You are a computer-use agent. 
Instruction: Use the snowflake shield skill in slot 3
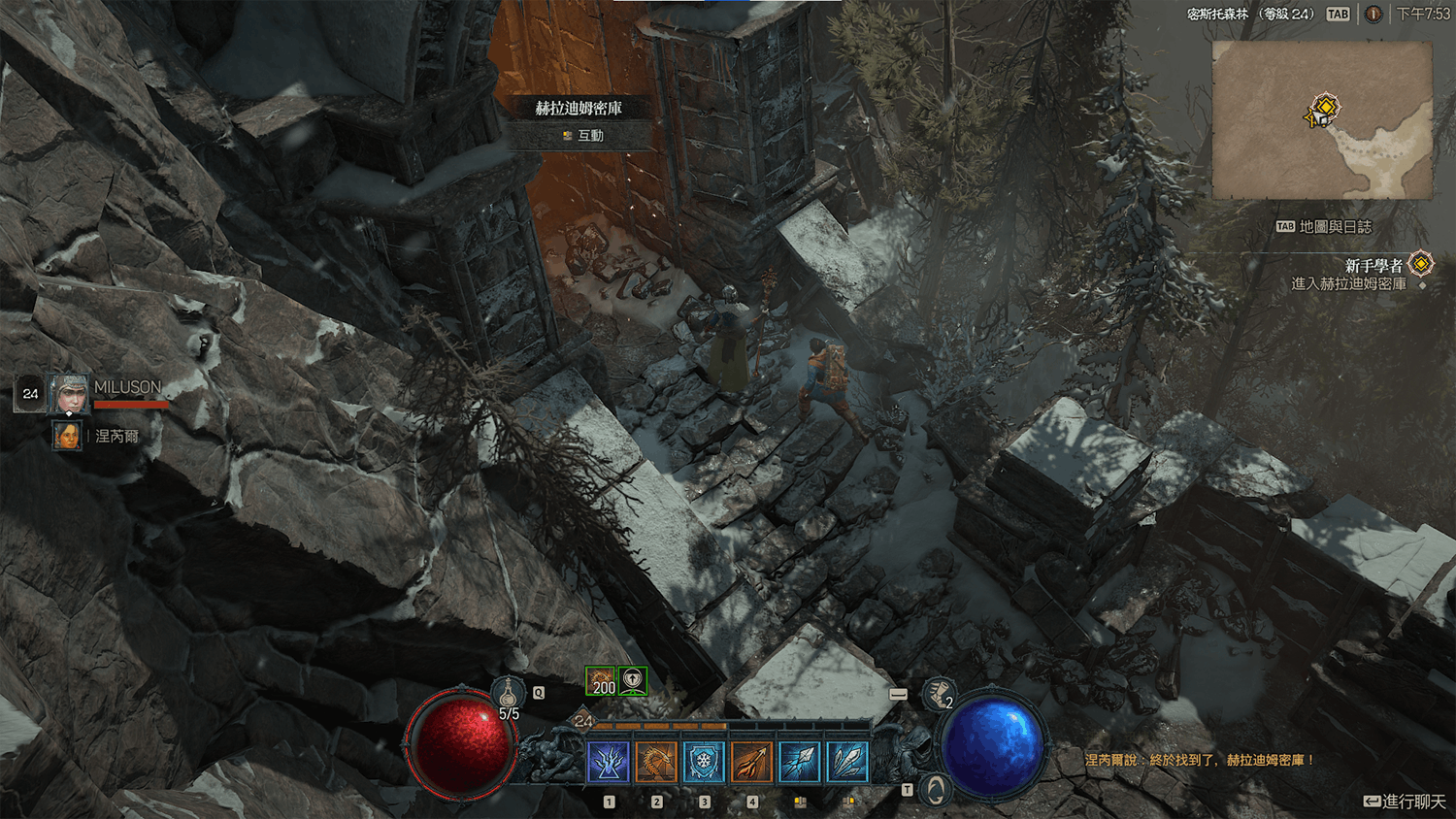(x=704, y=763)
